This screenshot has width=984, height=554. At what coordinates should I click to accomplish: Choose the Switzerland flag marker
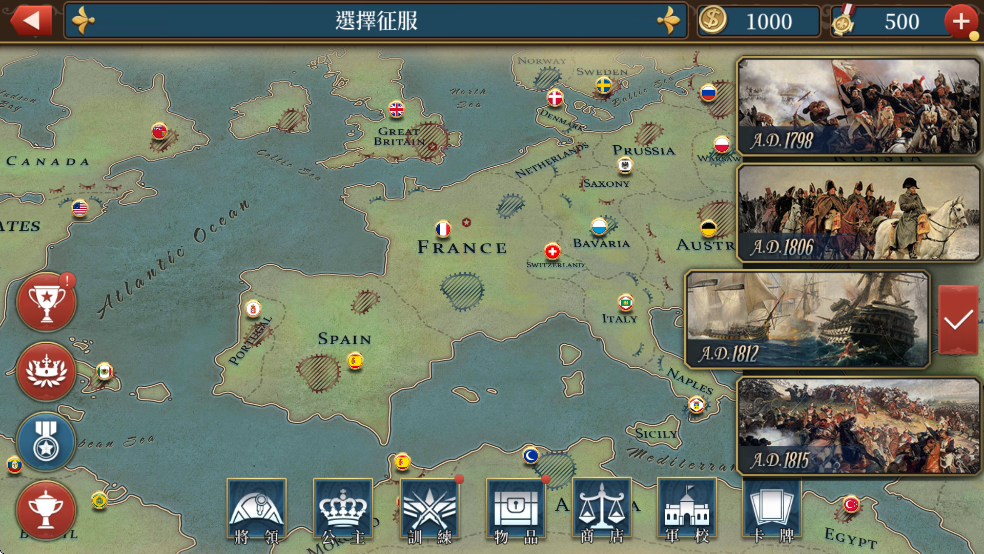click(552, 251)
